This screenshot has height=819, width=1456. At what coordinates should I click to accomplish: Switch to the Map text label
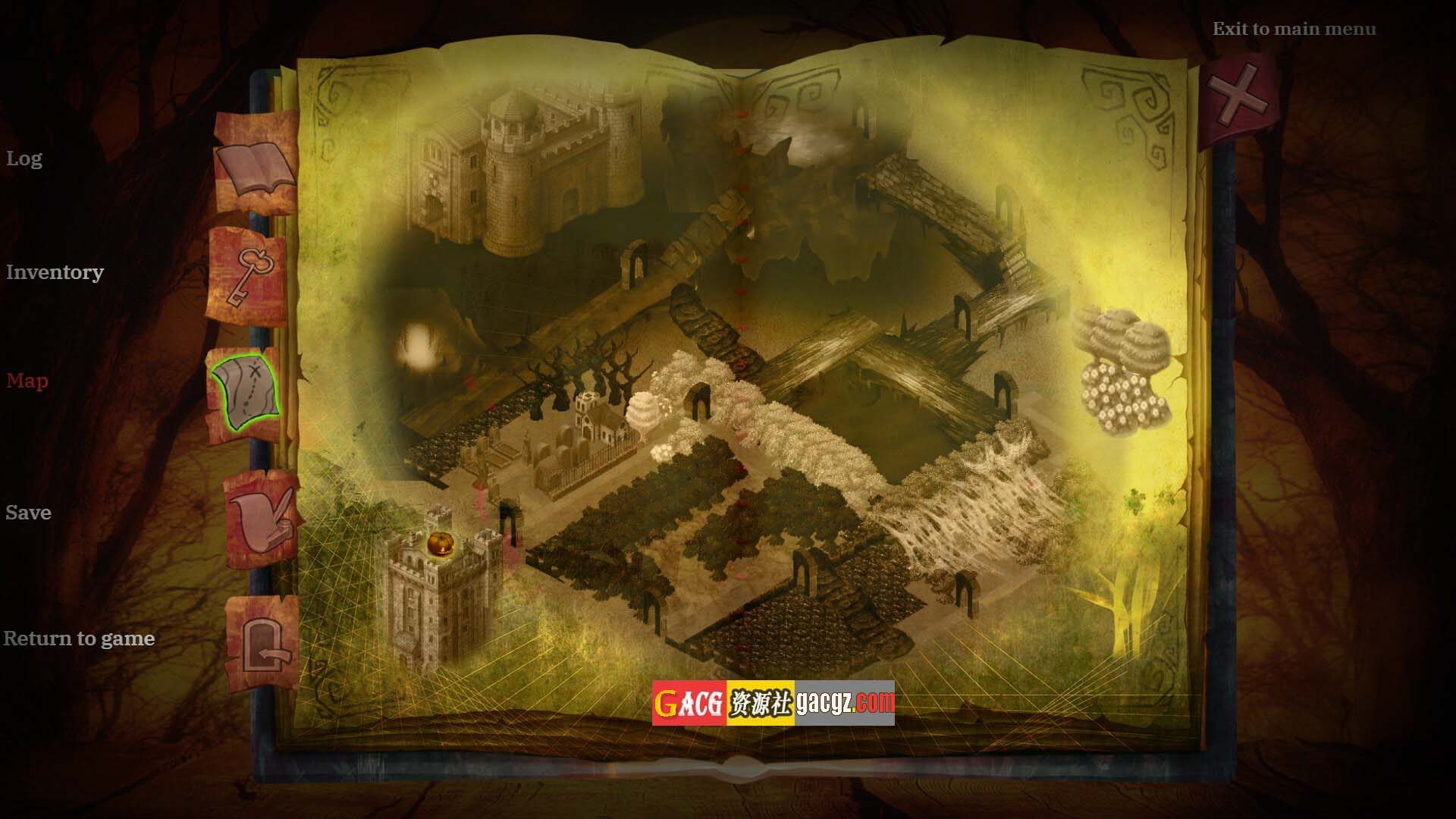tap(27, 381)
